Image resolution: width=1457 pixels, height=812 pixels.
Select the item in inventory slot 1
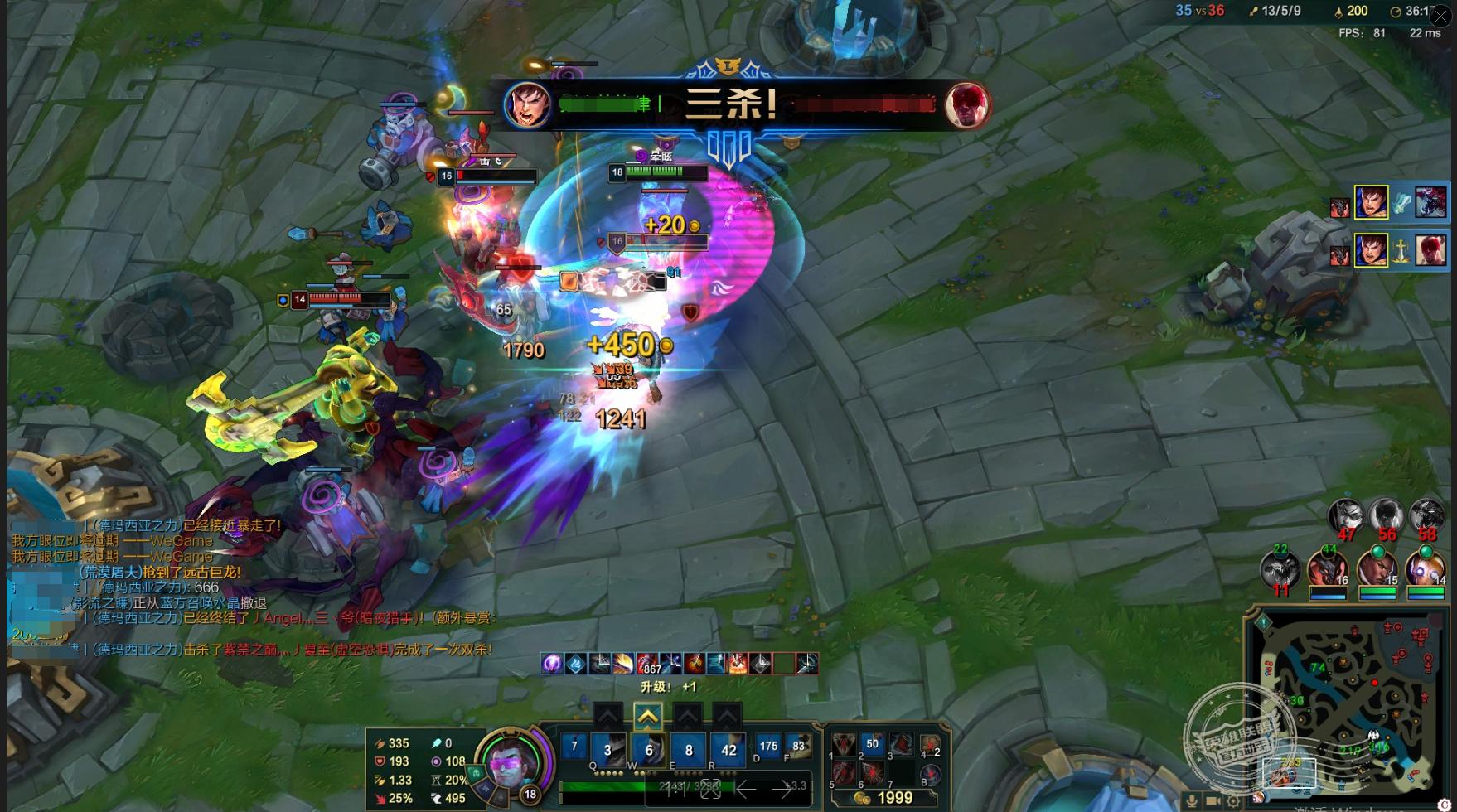point(844,745)
